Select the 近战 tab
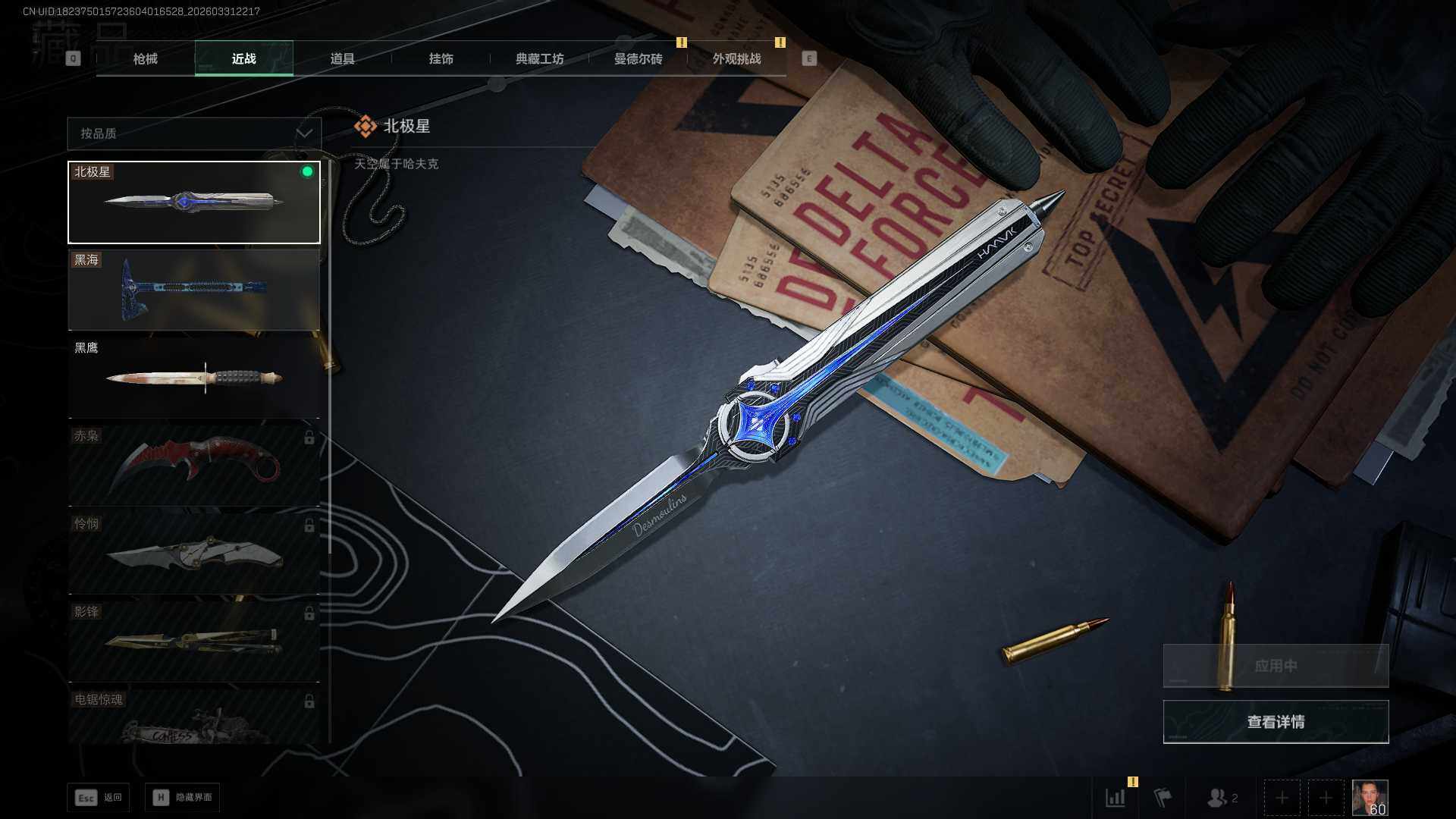This screenshot has height=819, width=1456. click(x=243, y=59)
